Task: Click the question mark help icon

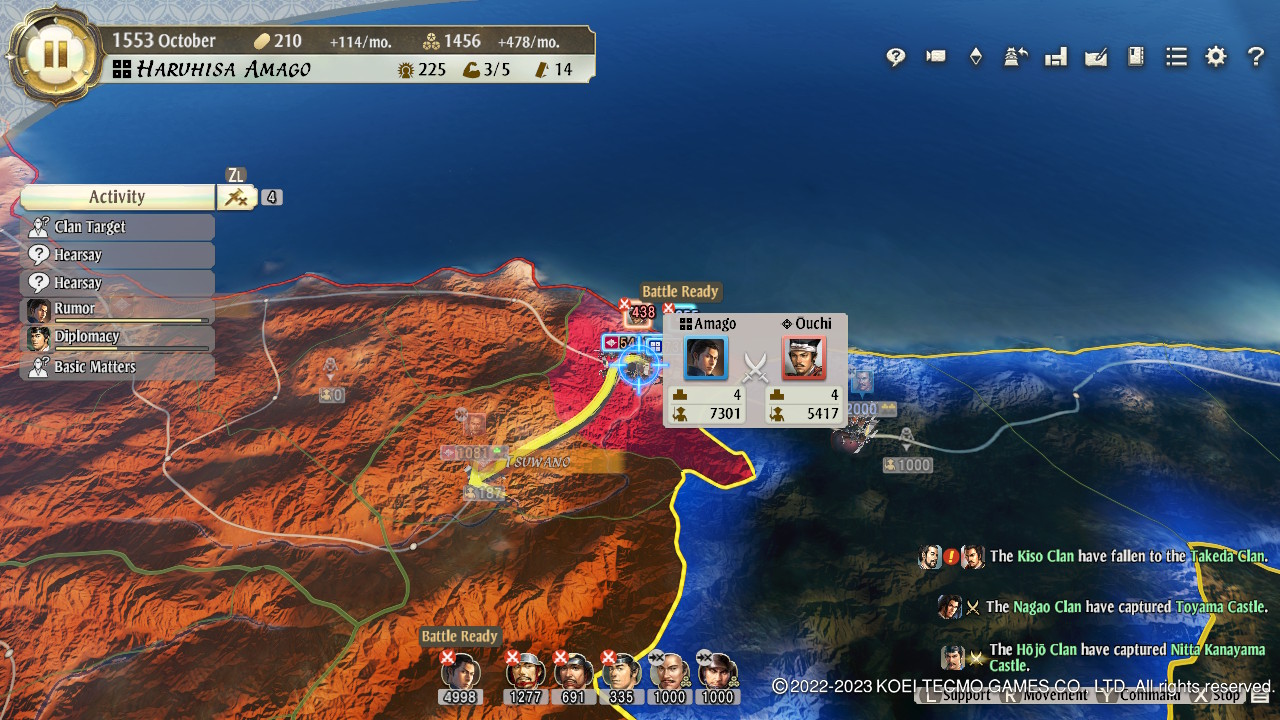Action: pos(1255,57)
